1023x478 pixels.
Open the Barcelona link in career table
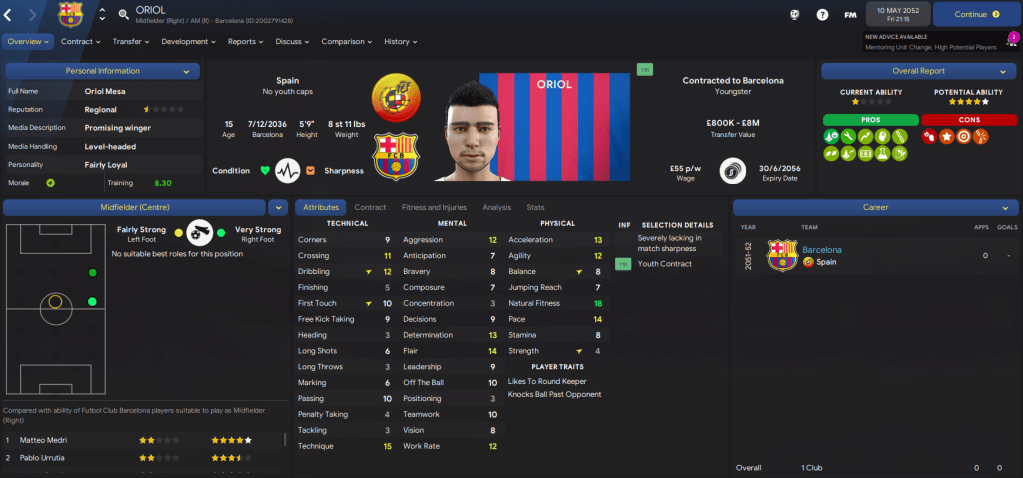tap(822, 250)
